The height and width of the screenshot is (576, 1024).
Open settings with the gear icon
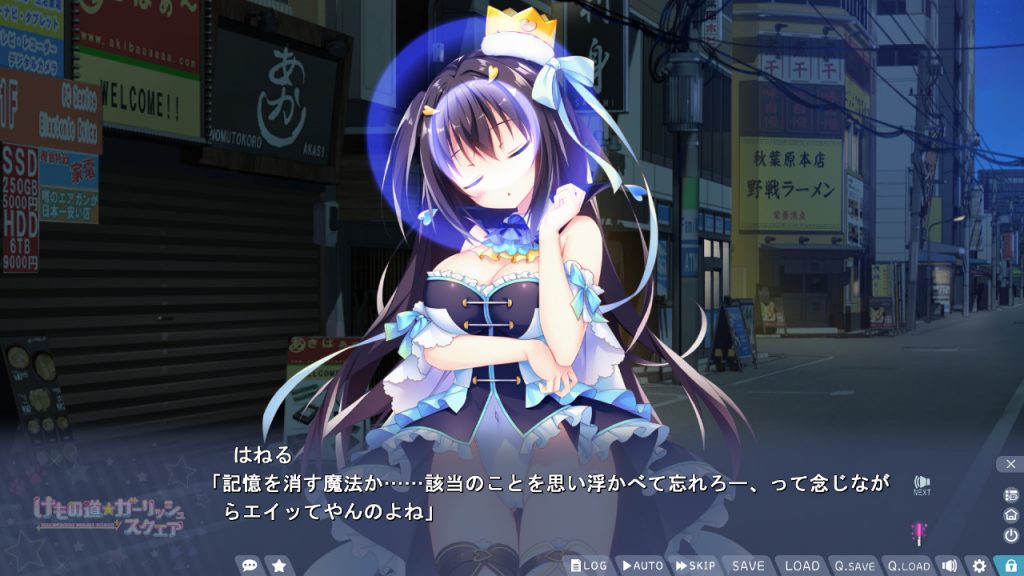(979, 566)
